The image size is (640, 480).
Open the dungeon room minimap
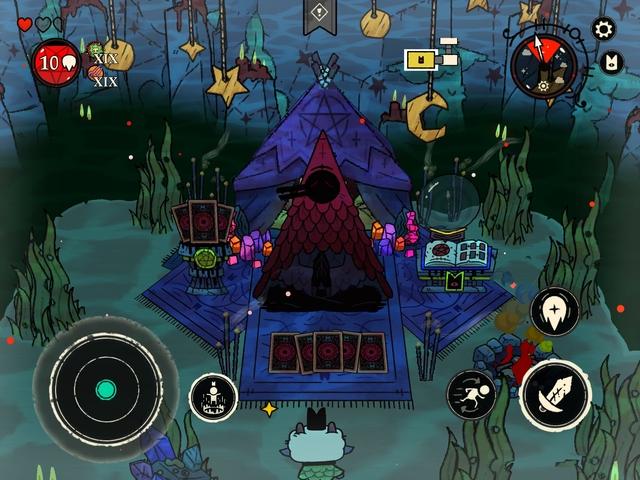(x=431, y=57)
